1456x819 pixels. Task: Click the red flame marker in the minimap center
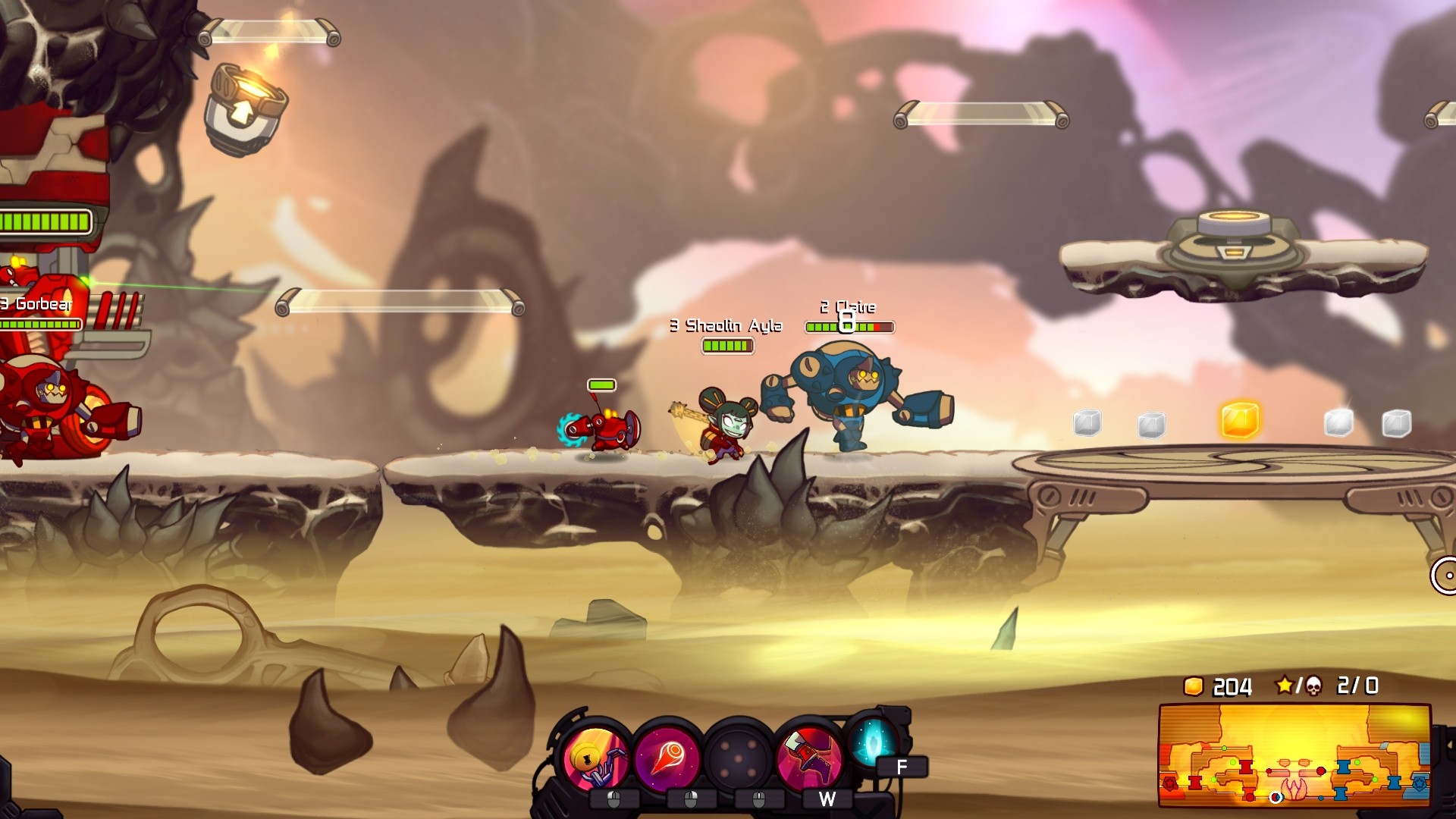click(x=1293, y=790)
